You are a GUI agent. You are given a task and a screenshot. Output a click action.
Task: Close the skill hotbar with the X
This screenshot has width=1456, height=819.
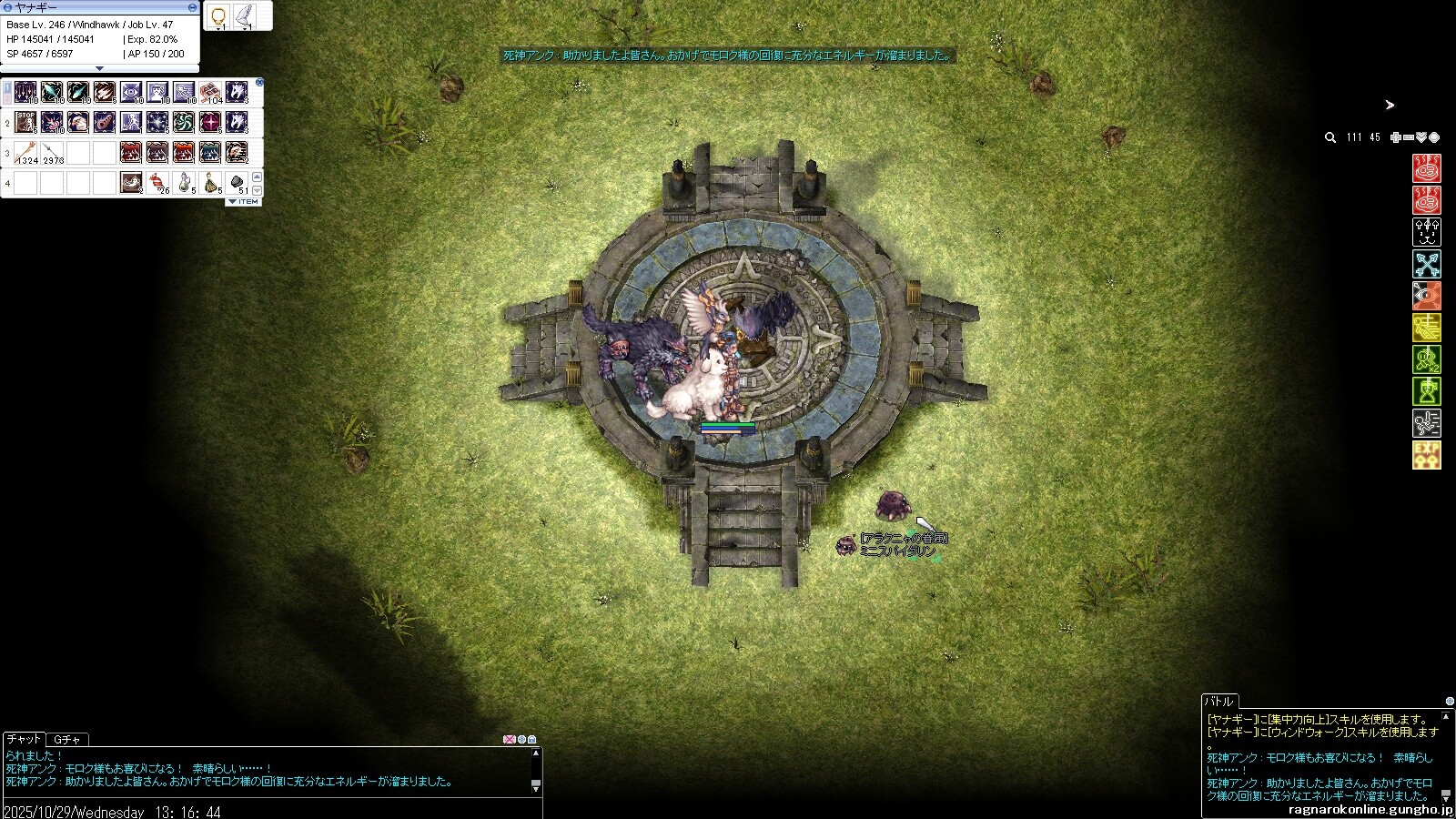[259, 83]
